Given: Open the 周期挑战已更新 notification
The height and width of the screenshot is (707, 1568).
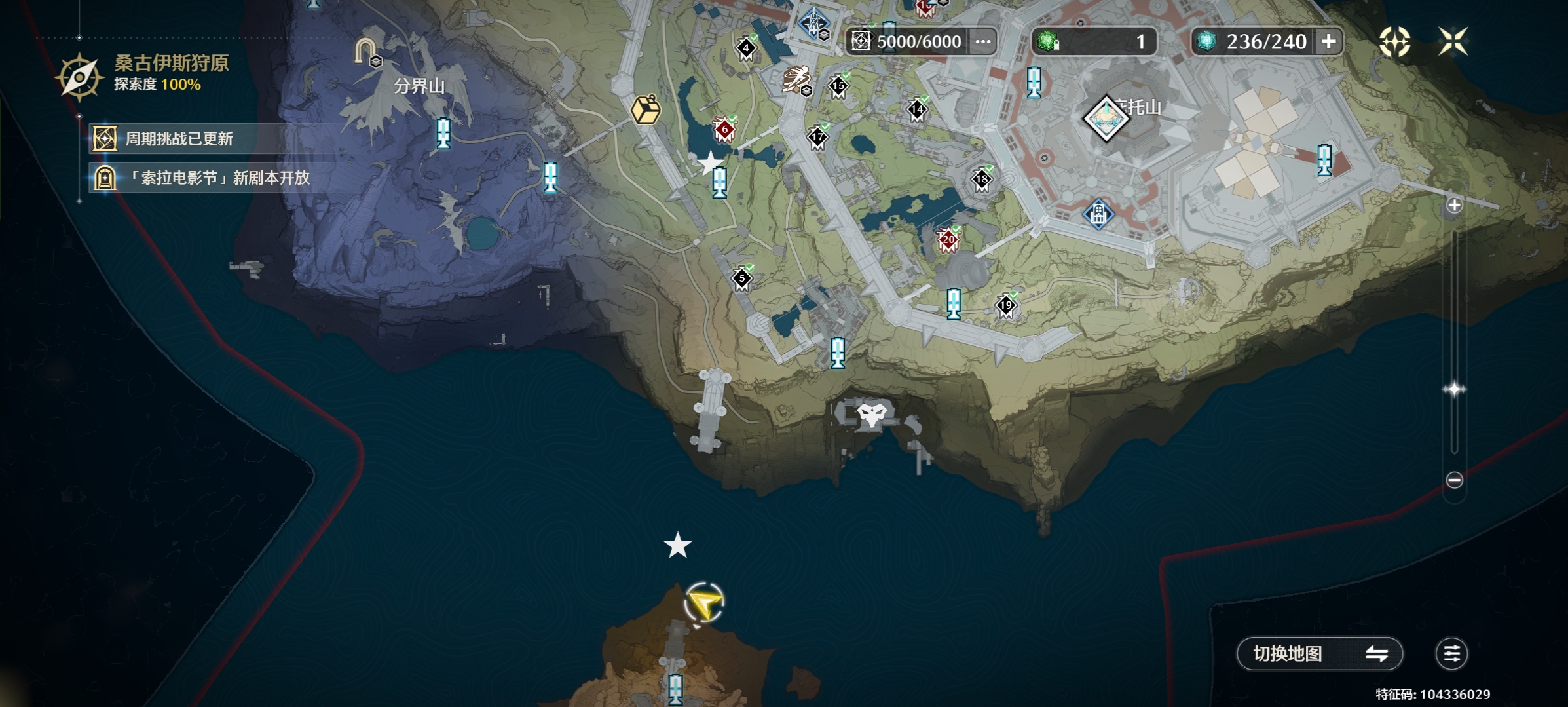Looking at the screenshot, I should [178, 139].
